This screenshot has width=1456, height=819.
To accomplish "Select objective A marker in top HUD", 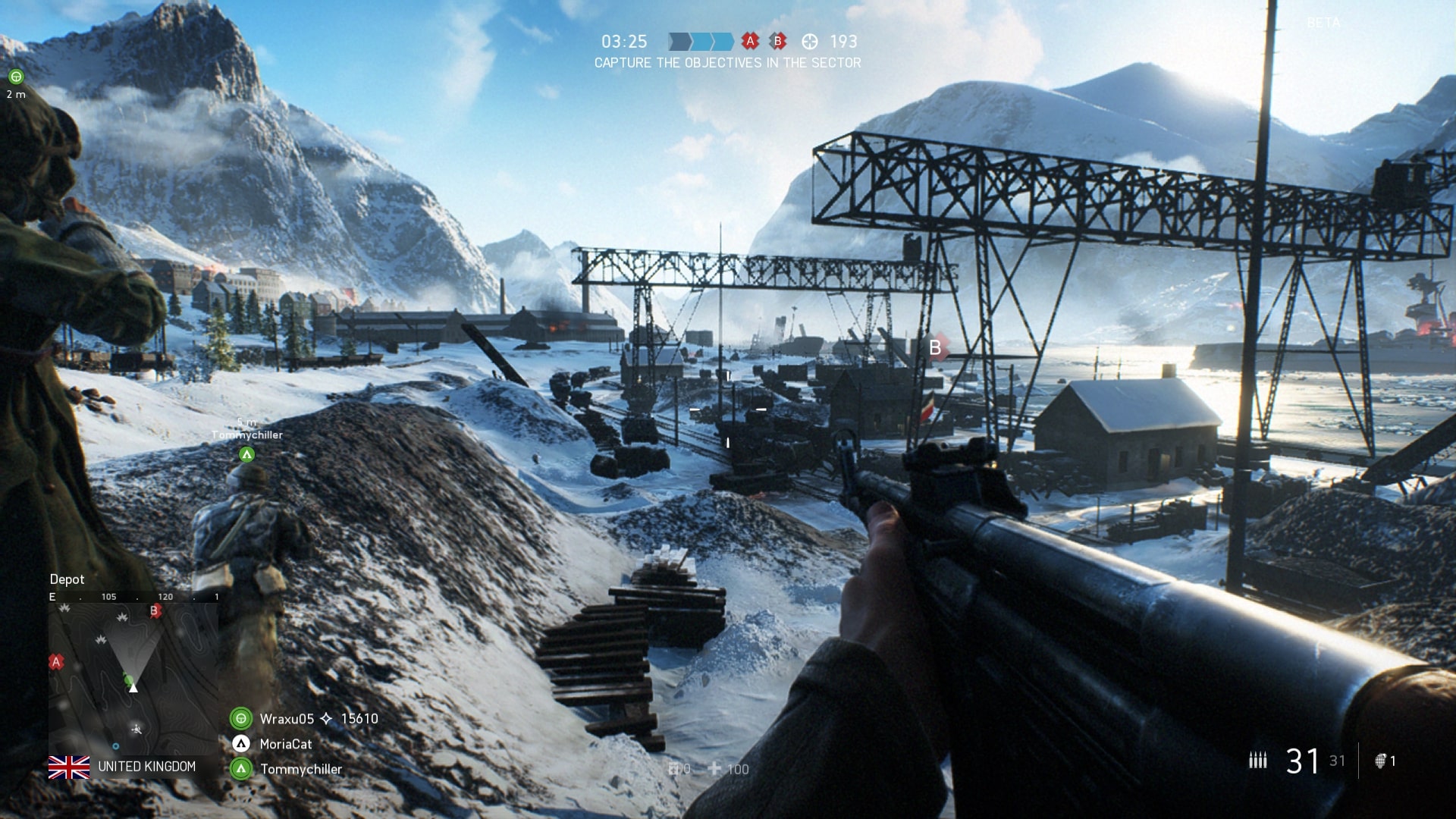I will coord(750,42).
